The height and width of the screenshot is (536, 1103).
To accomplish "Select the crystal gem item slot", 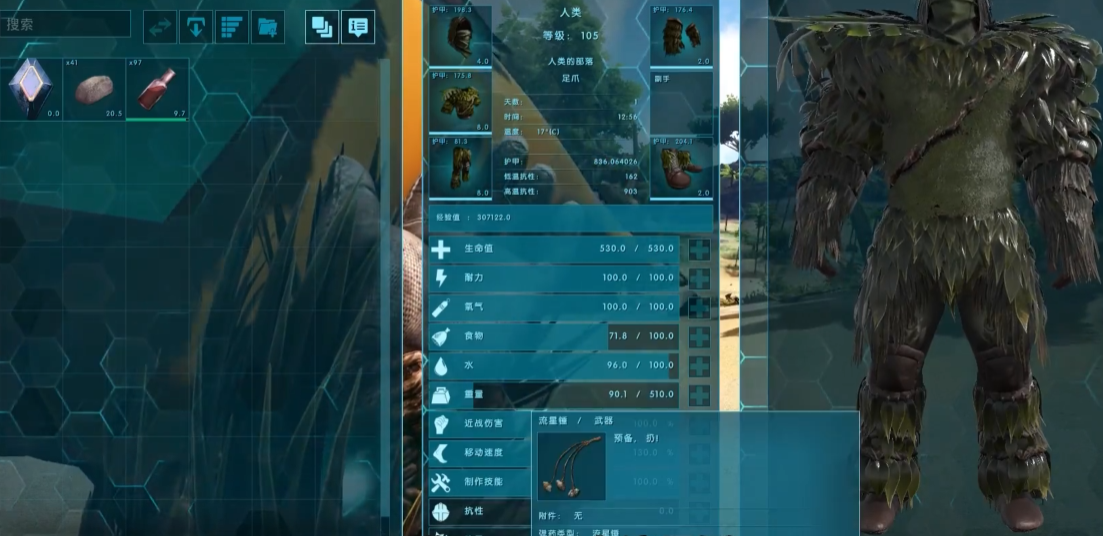I will [x=30, y=89].
